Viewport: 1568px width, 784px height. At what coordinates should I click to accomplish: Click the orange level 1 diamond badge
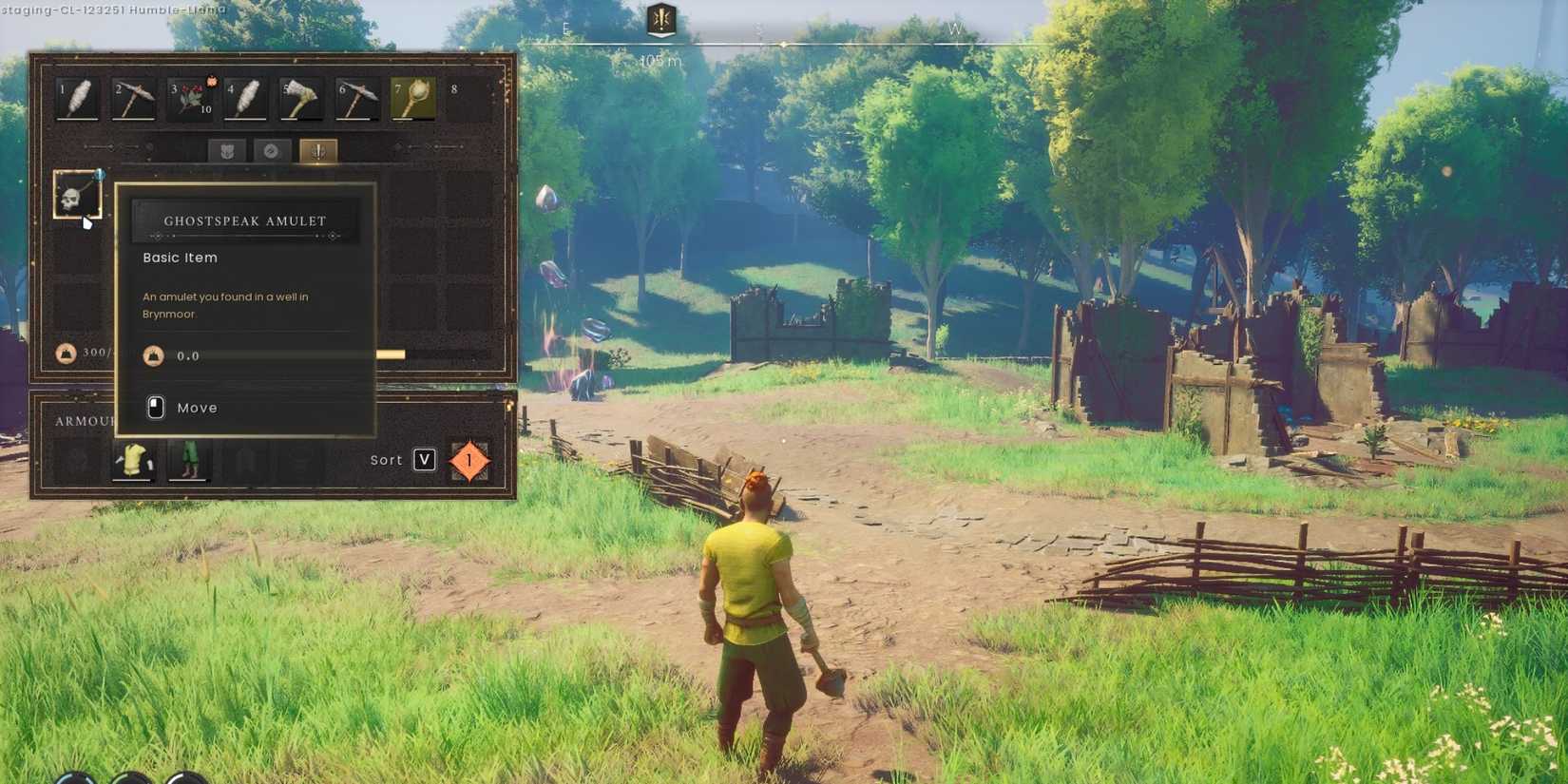(x=468, y=459)
